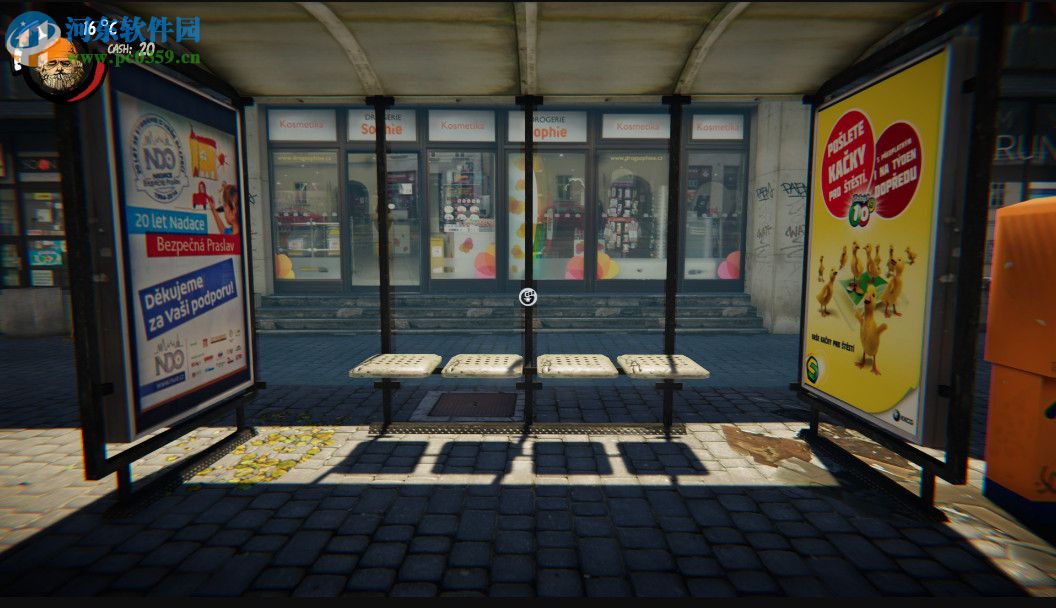Screen dimensions: 1056x608
Task: Click the bearded character portrait
Action: tap(62, 68)
